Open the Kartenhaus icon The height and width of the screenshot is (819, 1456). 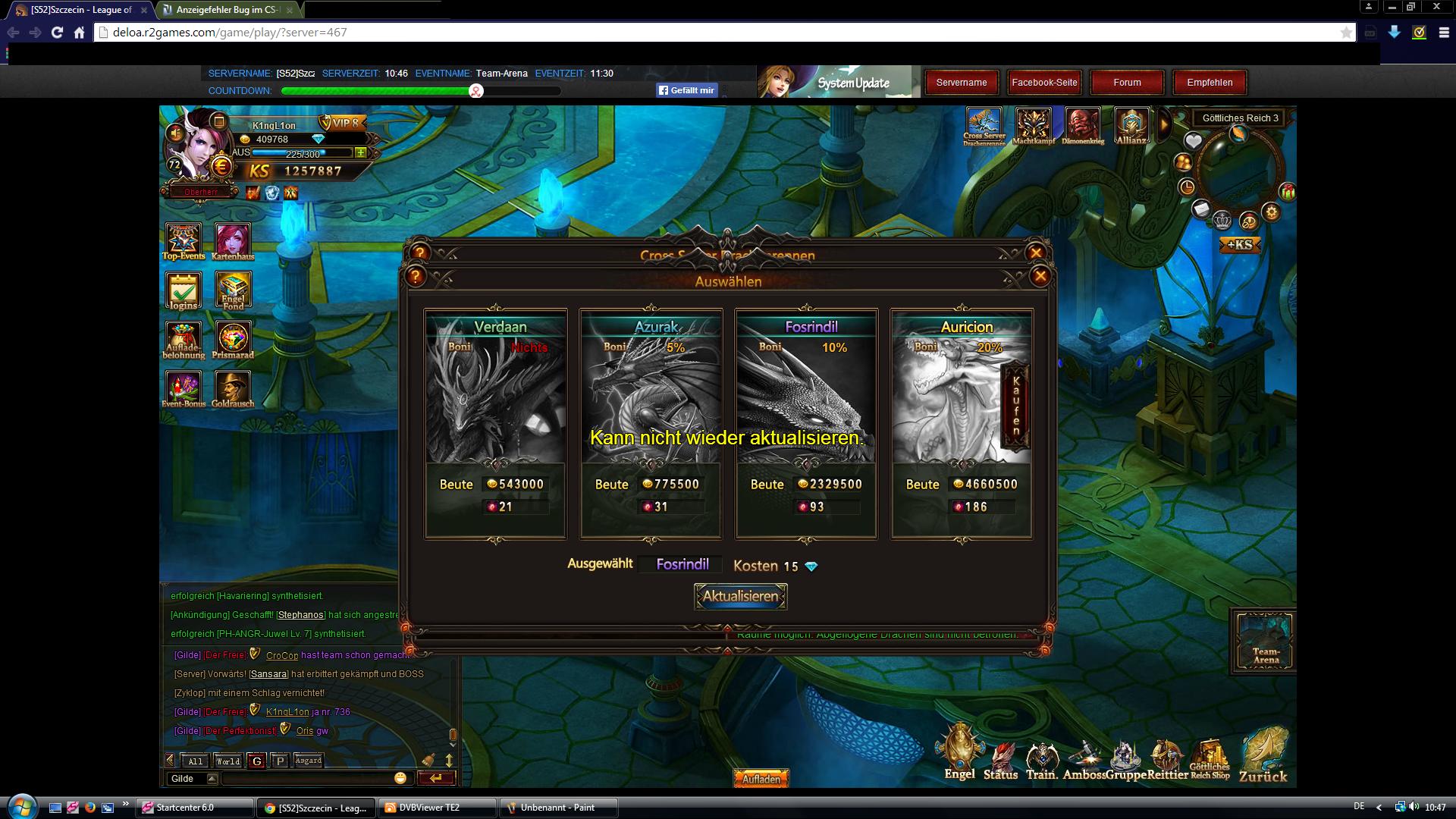click(233, 241)
